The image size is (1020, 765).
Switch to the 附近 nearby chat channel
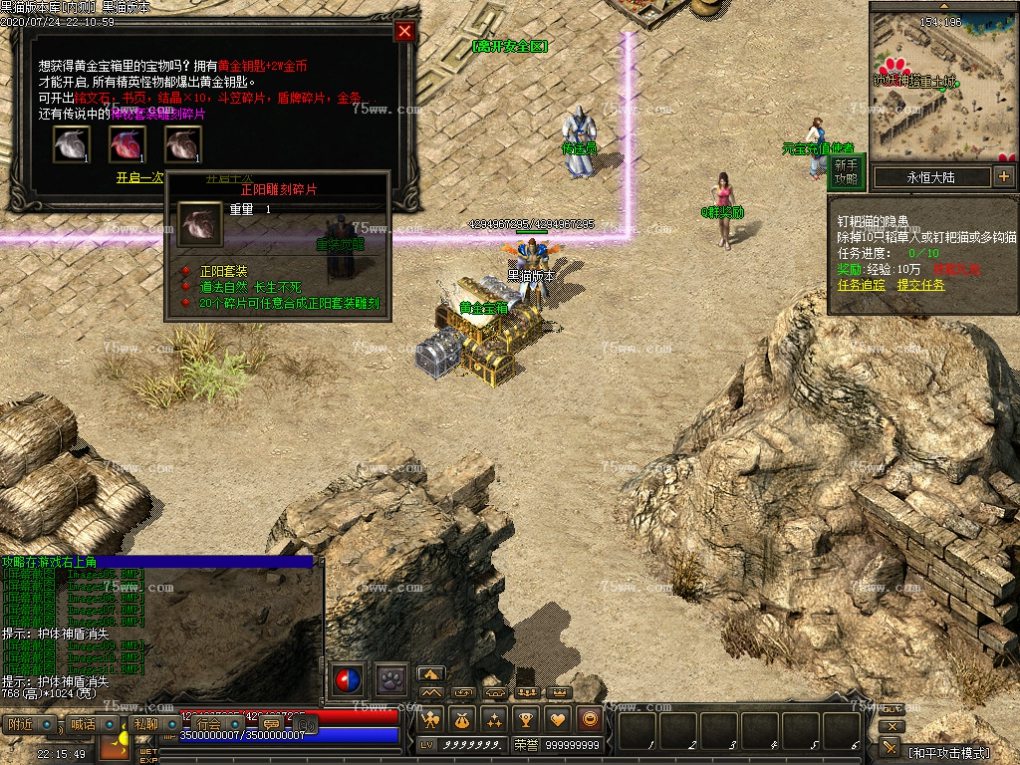point(20,724)
